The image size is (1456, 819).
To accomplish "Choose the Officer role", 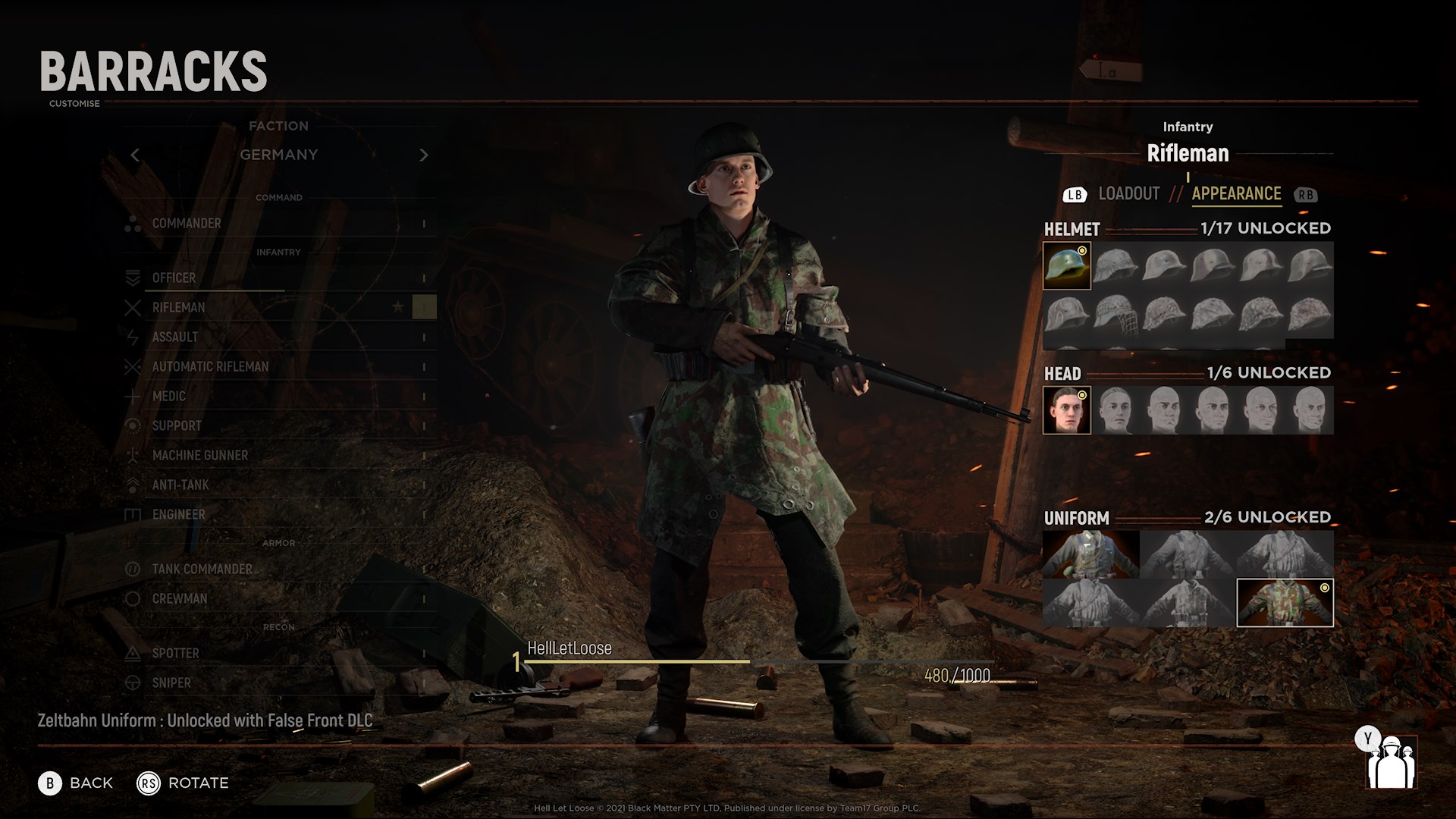I will pyautogui.click(x=174, y=278).
